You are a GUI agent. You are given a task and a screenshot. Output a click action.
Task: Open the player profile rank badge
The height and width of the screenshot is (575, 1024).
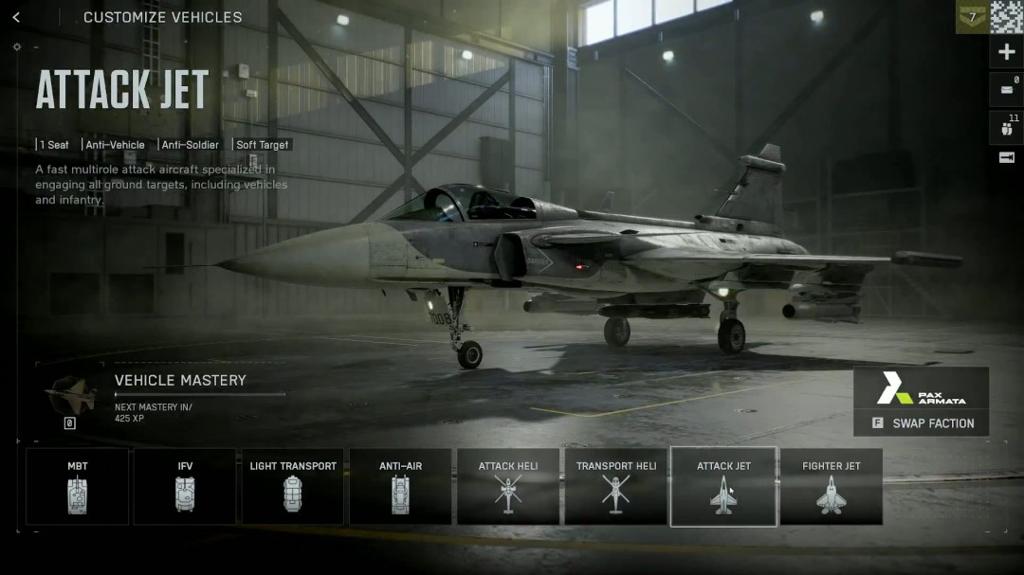pos(972,17)
